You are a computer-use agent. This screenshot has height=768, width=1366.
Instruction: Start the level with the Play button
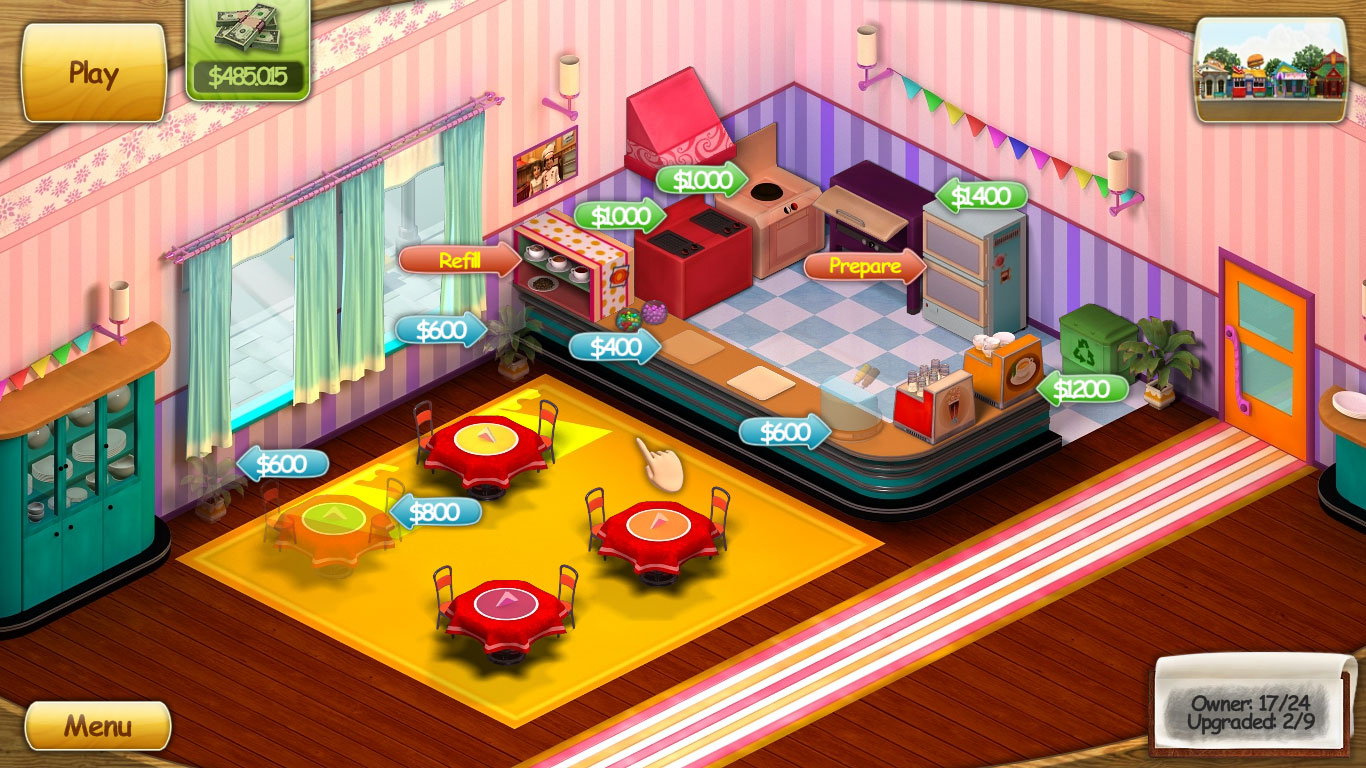tap(93, 73)
